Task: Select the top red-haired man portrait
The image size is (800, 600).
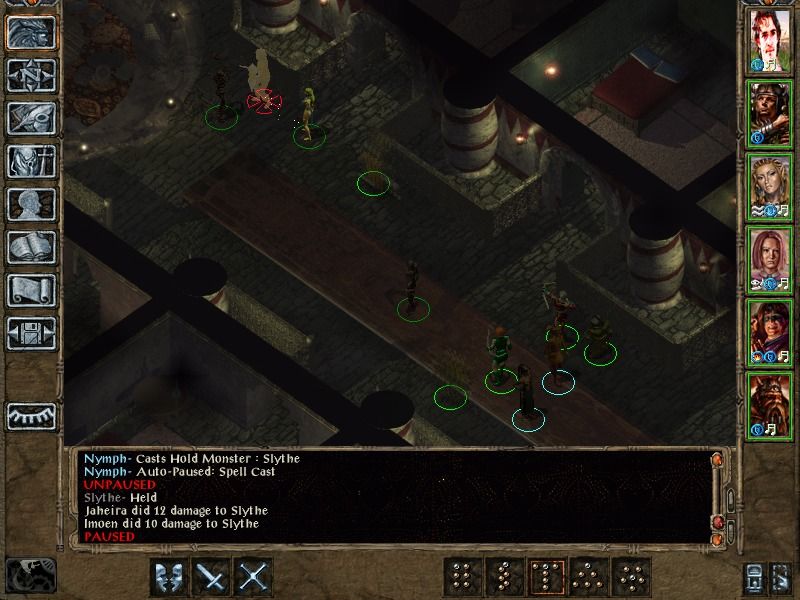Action: (769, 43)
